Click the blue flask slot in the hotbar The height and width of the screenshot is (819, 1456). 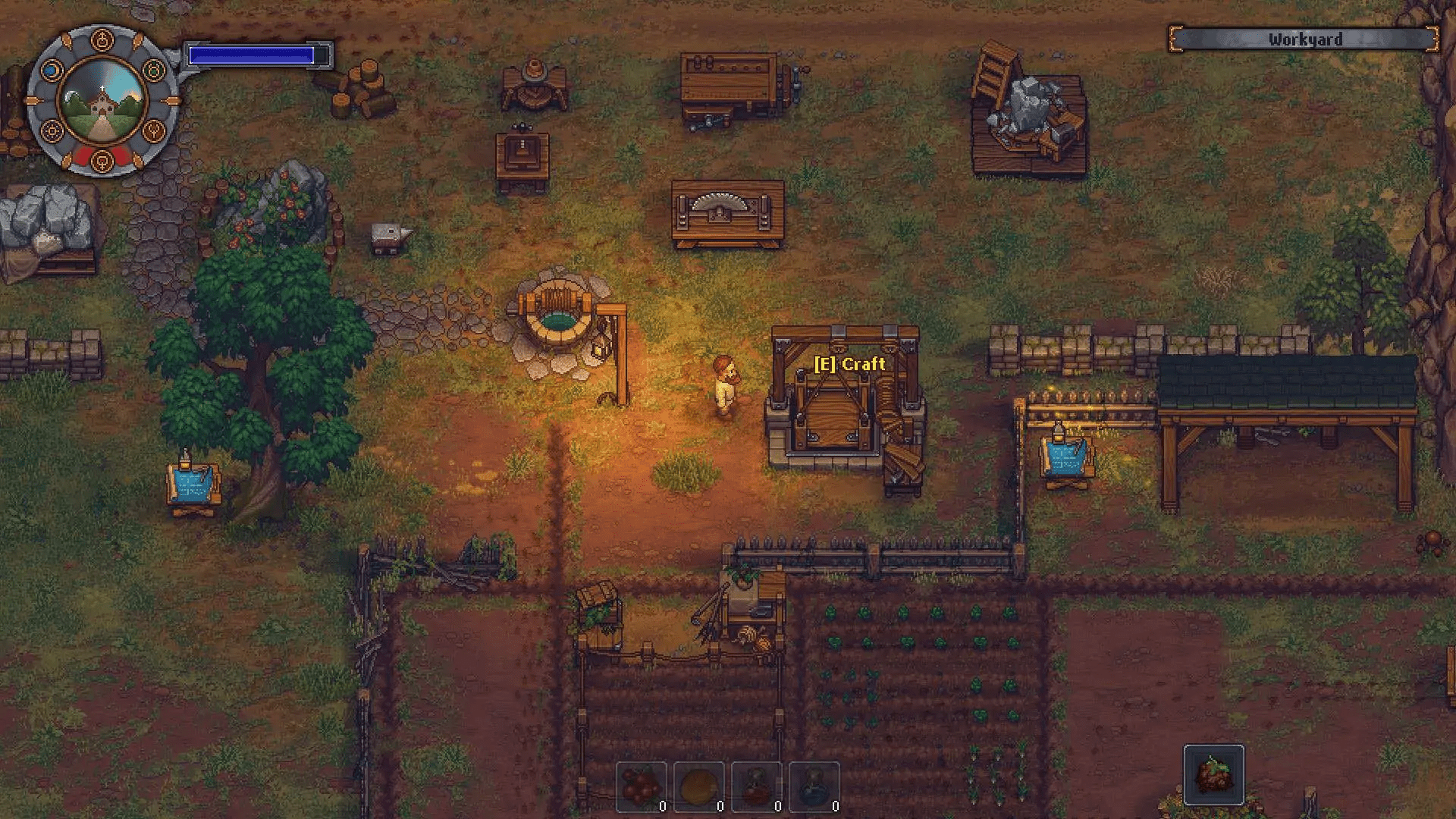tap(815, 786)
